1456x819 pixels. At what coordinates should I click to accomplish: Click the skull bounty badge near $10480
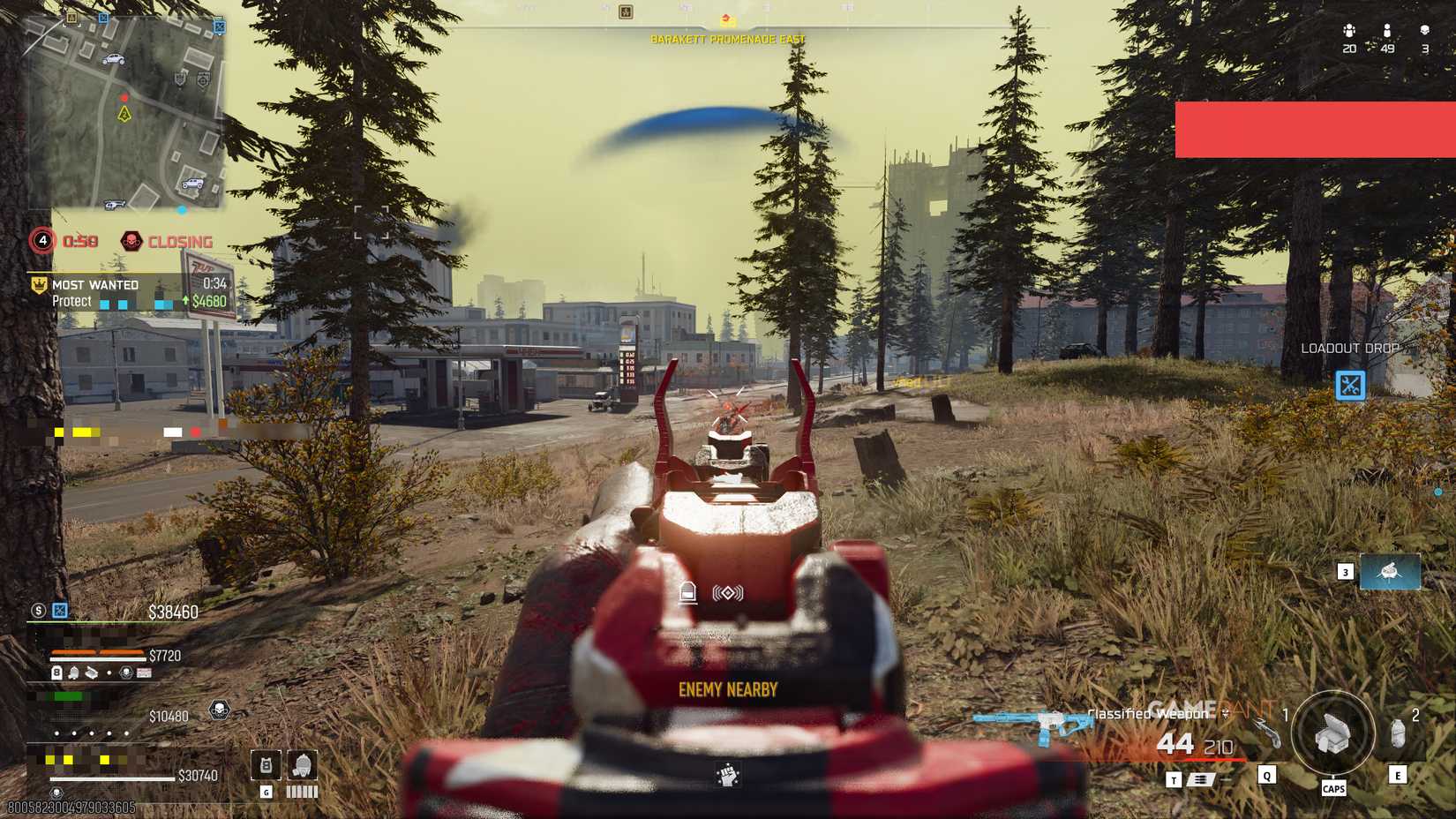pos(219,709)
